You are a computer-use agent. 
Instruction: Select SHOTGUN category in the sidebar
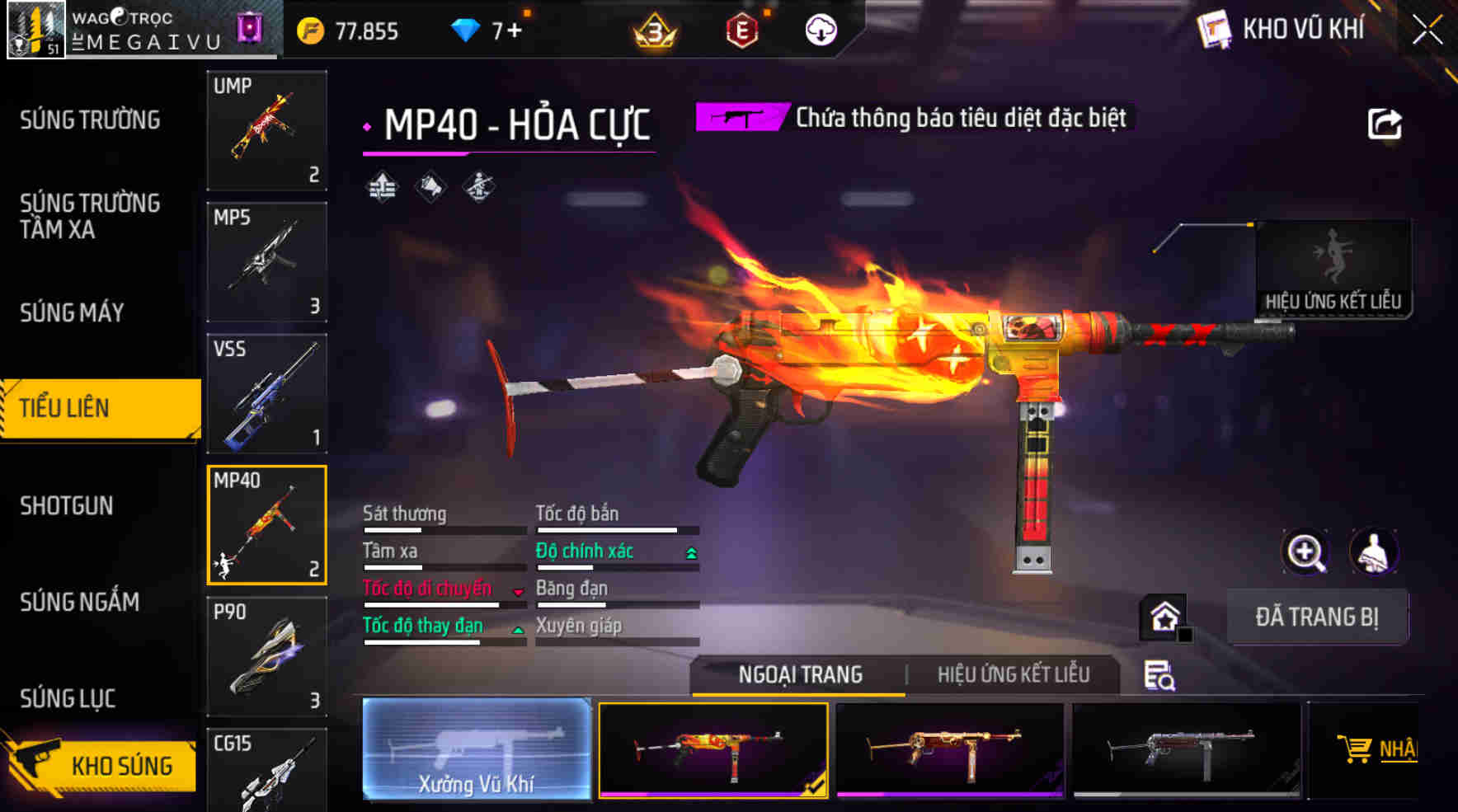pos(66,505)
